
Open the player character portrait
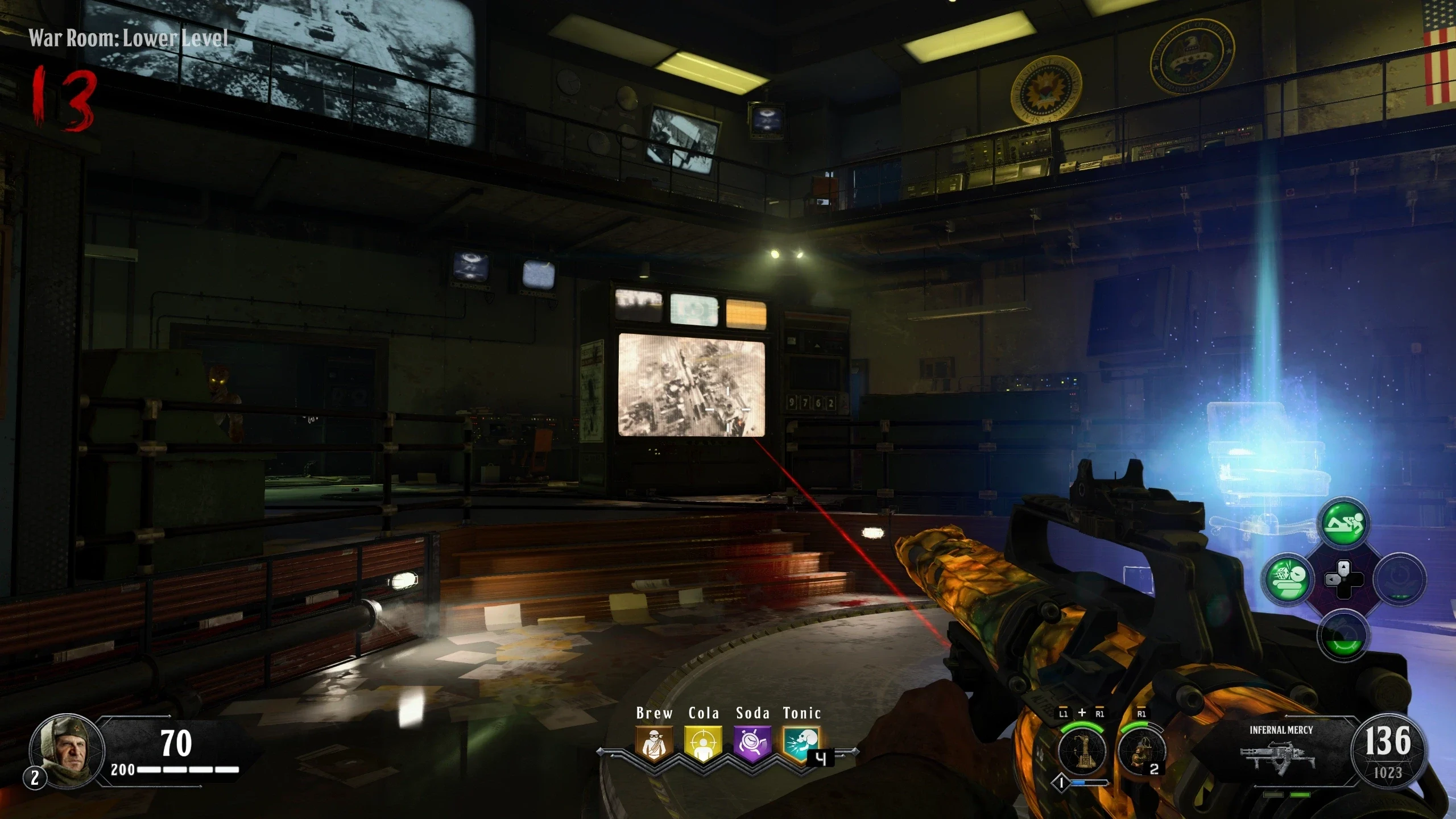tap(66, 750)
